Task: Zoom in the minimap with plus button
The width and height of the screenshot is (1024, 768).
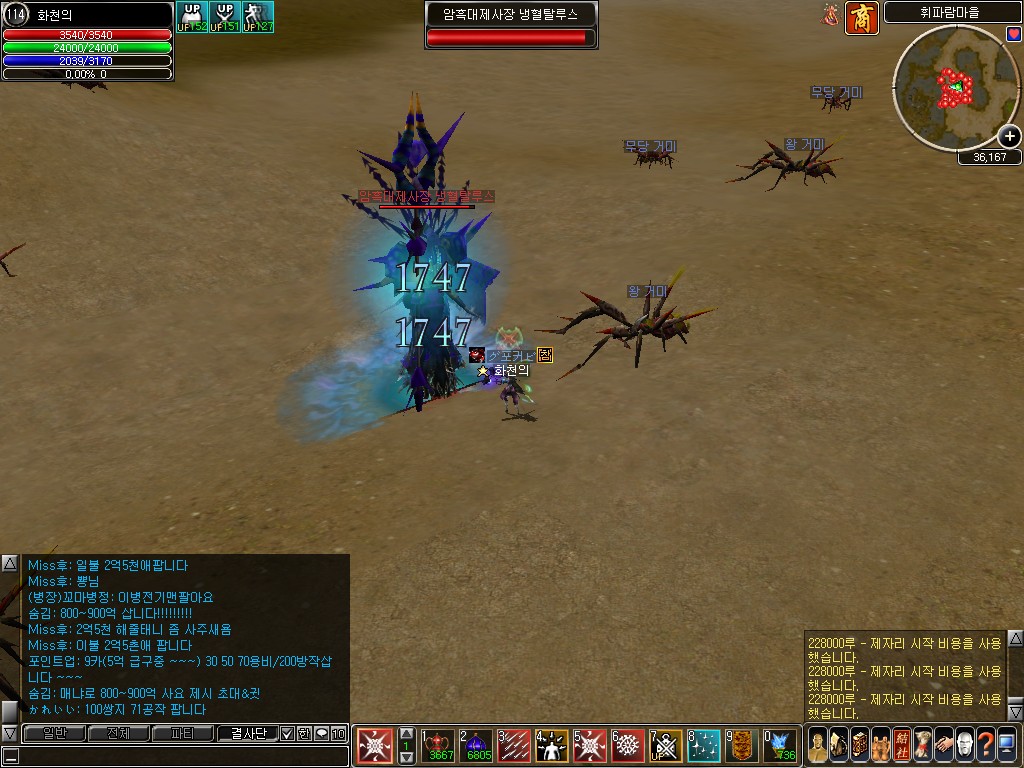Action: click(1010, 137)
